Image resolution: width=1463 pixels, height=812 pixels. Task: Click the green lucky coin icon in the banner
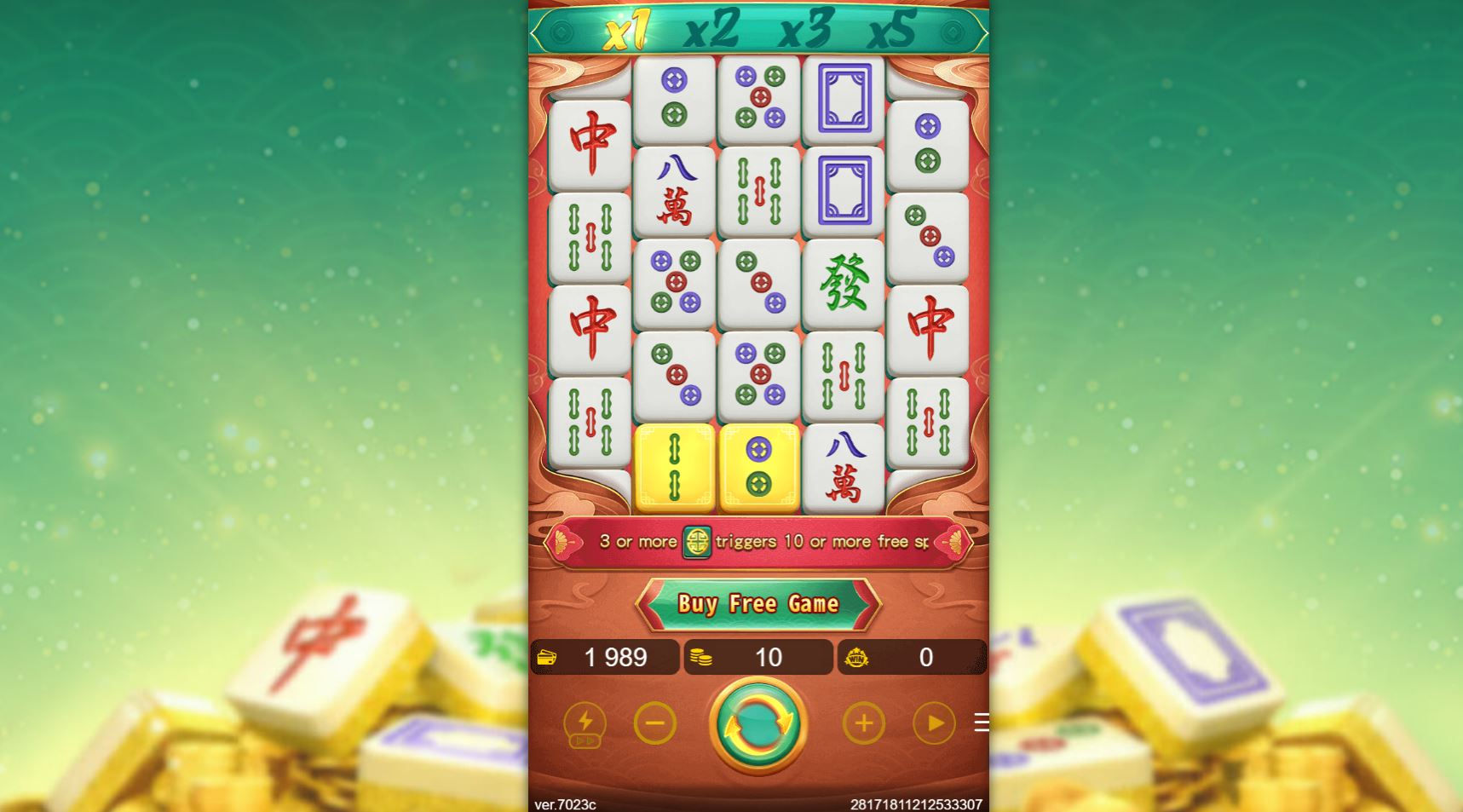698,541
